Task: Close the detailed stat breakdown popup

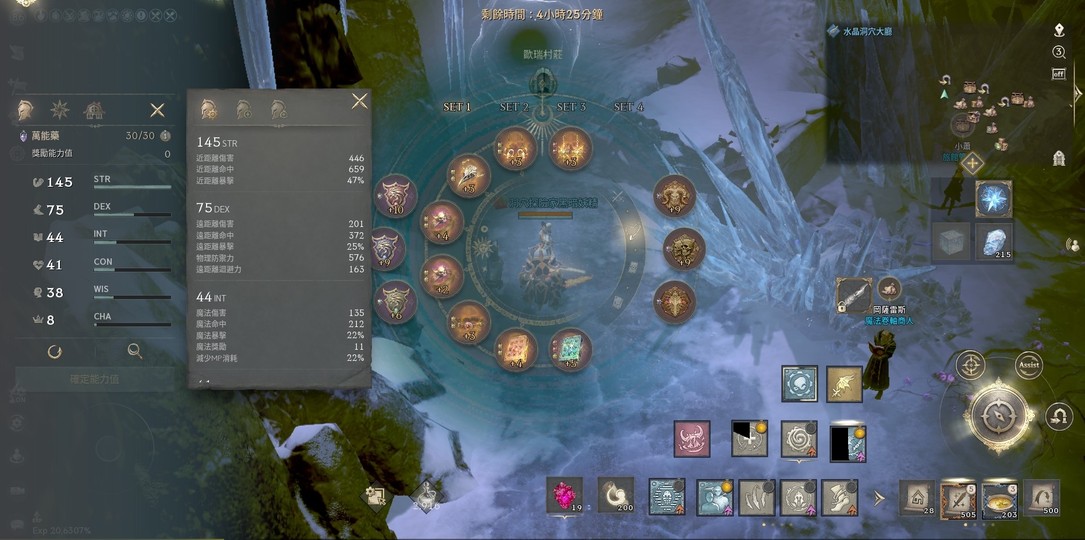Action: point(359,101)
